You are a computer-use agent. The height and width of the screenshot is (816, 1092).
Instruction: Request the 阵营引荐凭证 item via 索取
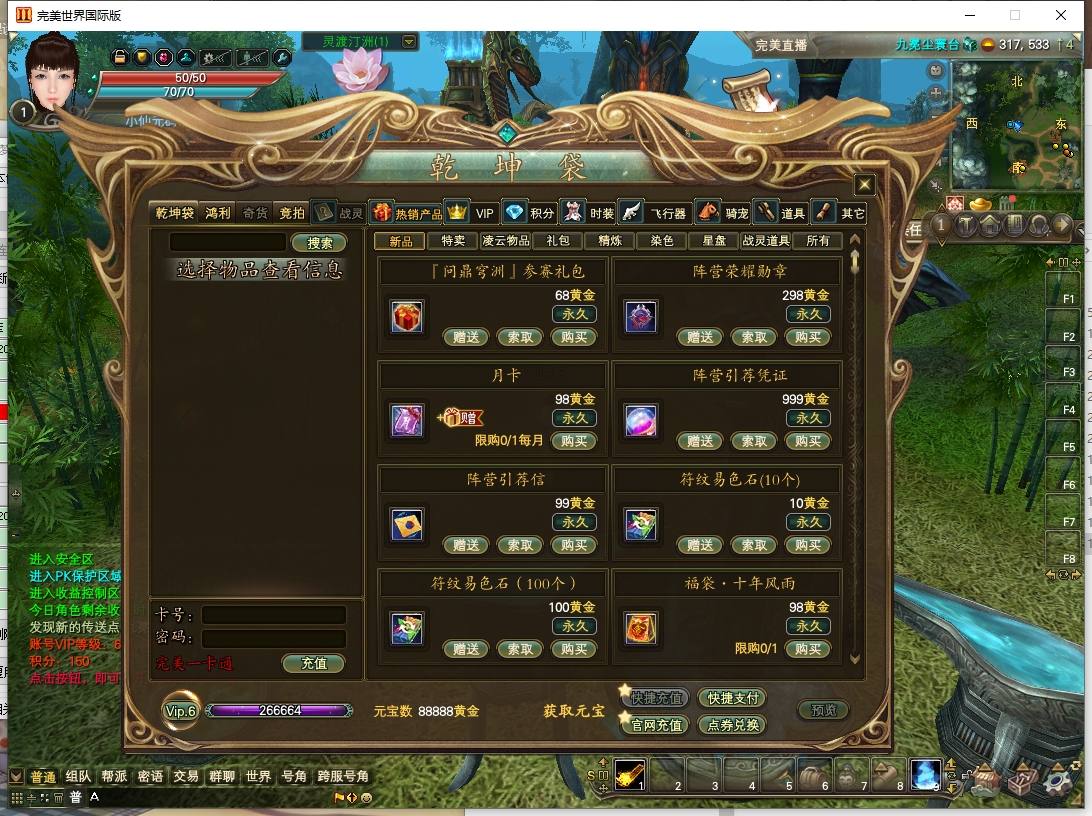click(x=754, y=441)
